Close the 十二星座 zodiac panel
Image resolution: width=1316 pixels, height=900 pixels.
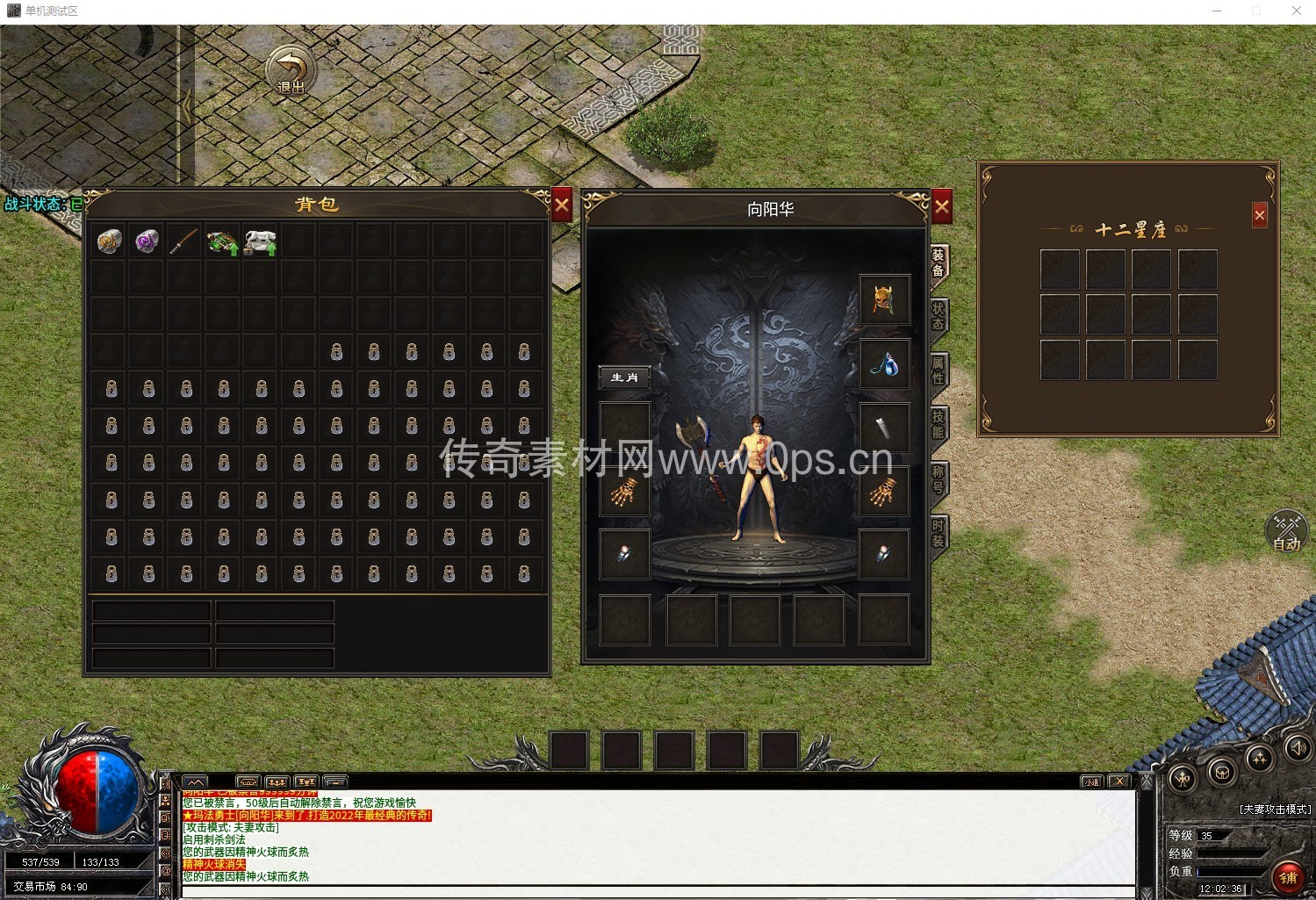pos(1260,215)
